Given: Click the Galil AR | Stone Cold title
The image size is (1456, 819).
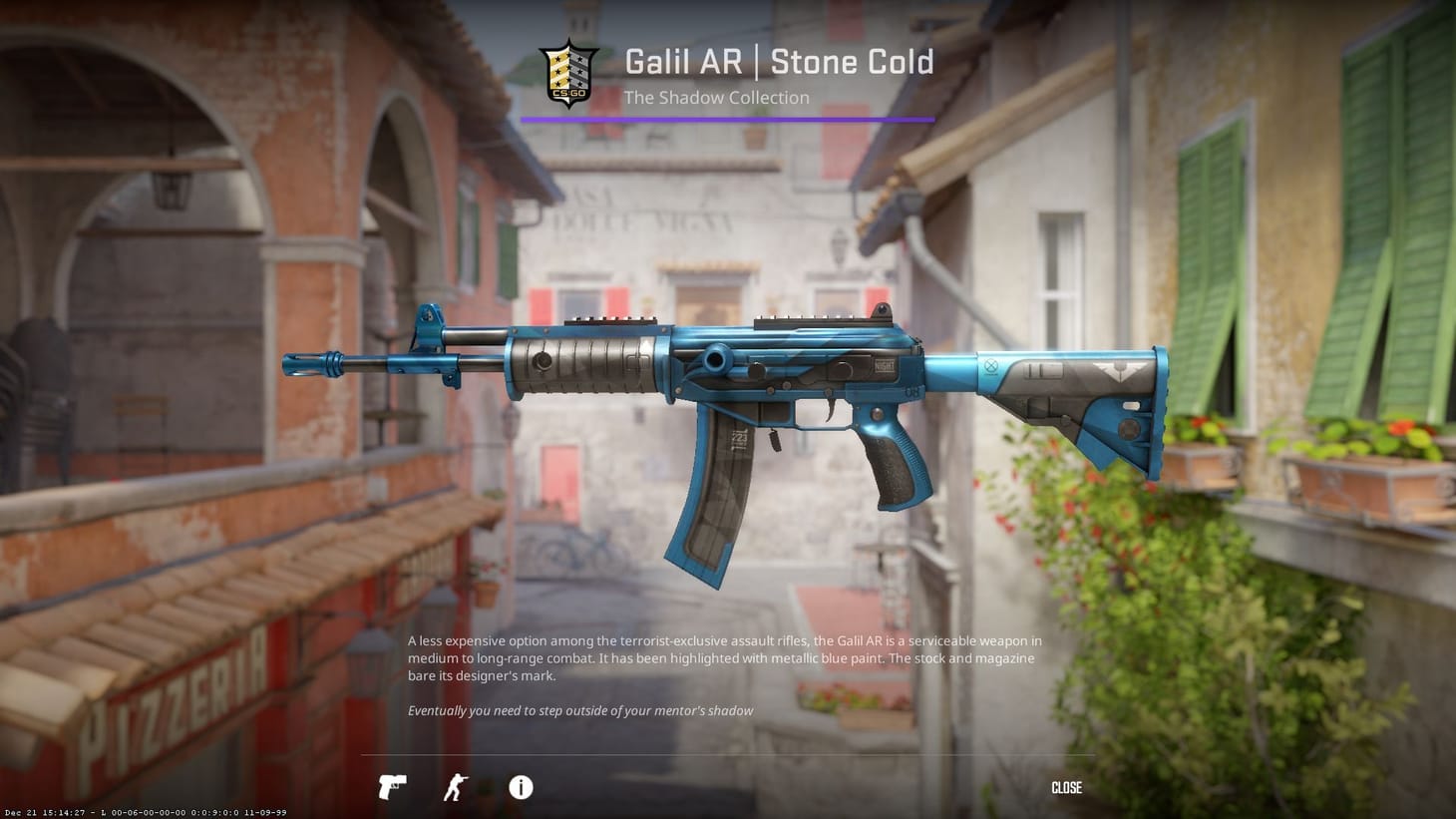Looking at the screenshot, I should point(779,61).
